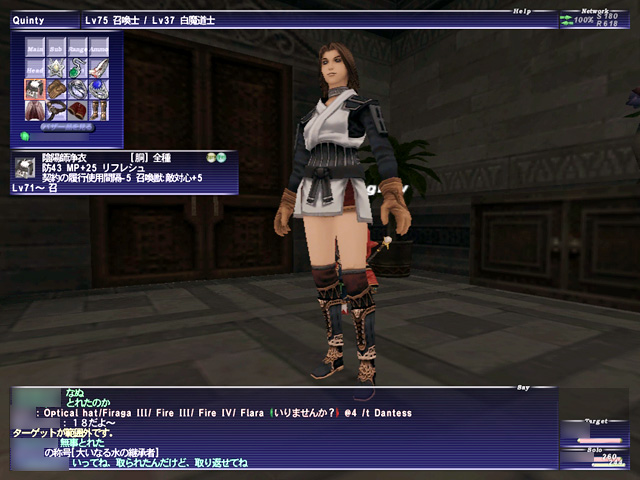Viewport: 640px width, 480px height.
Task: Select the empty Main weapon slot
Action: point(35,47)
